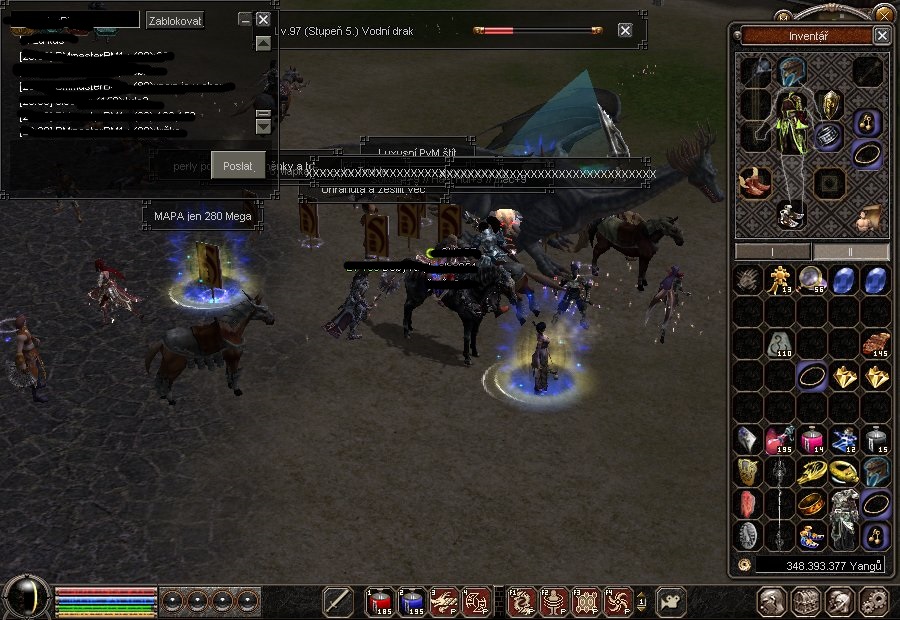The image size is (900, 620).
Task: Click the sword attack button on the taskbar
Action: (x=338, y=601)
